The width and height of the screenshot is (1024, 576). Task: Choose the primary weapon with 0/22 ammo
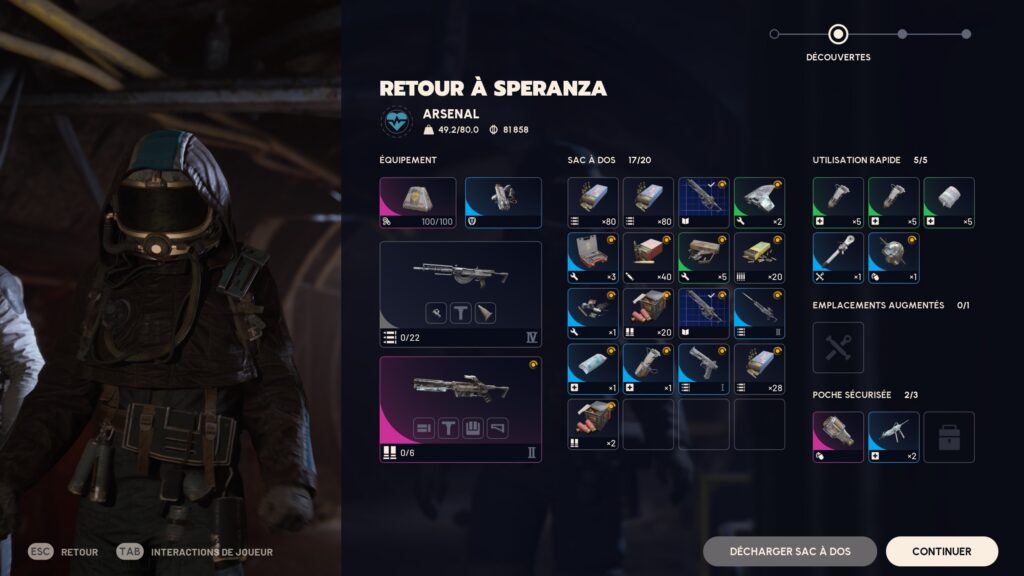tap(461, 294)
